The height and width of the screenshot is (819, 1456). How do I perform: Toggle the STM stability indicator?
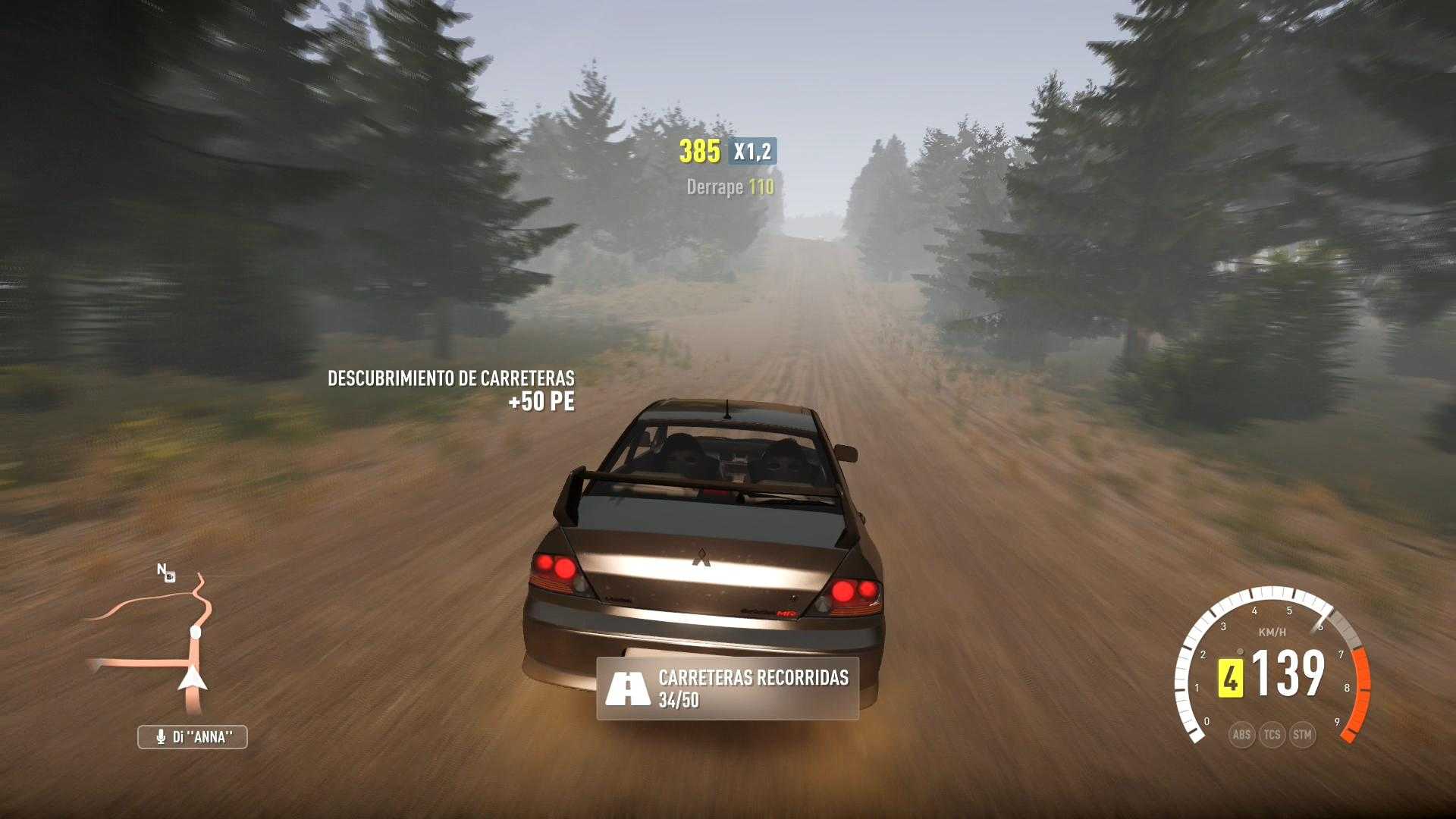pos(1302,734)
